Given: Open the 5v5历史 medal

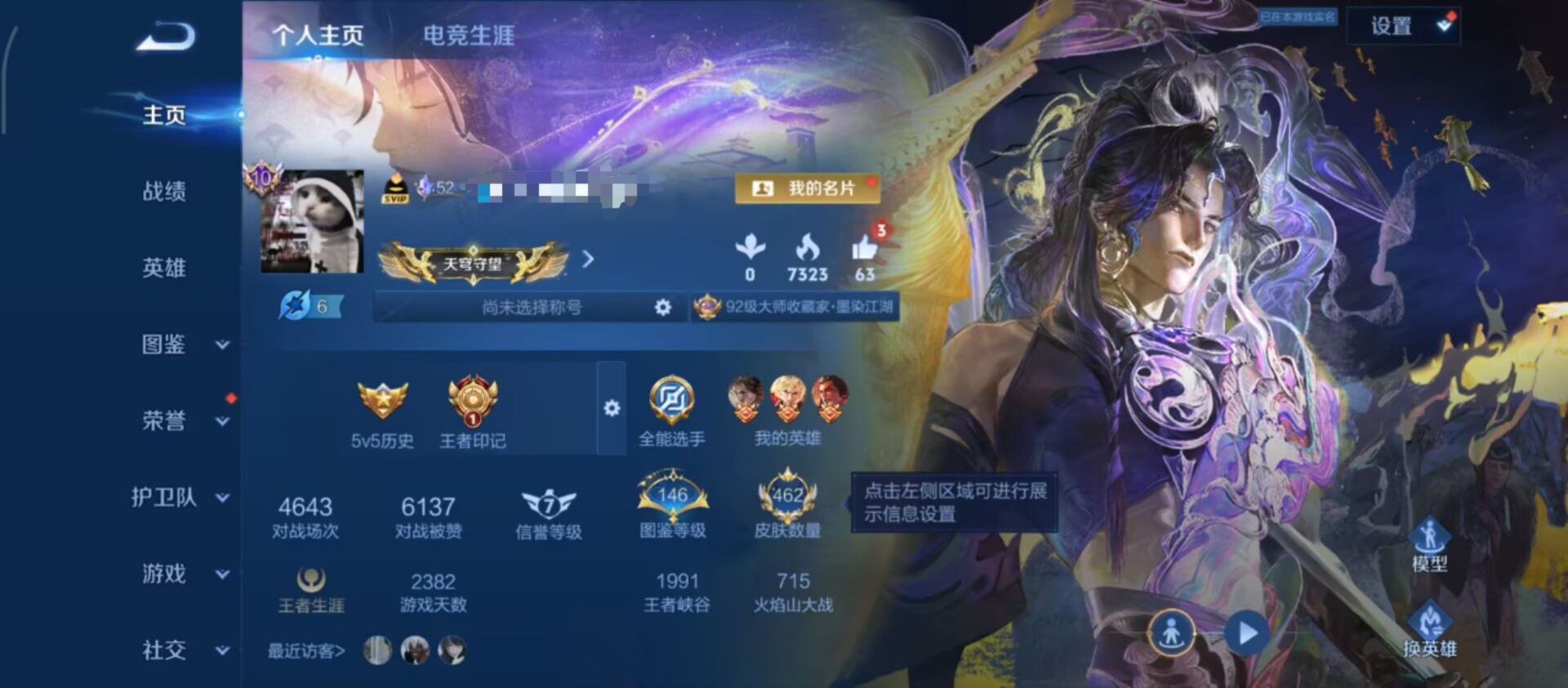Looking at the screenshot, I should [382, 414].
